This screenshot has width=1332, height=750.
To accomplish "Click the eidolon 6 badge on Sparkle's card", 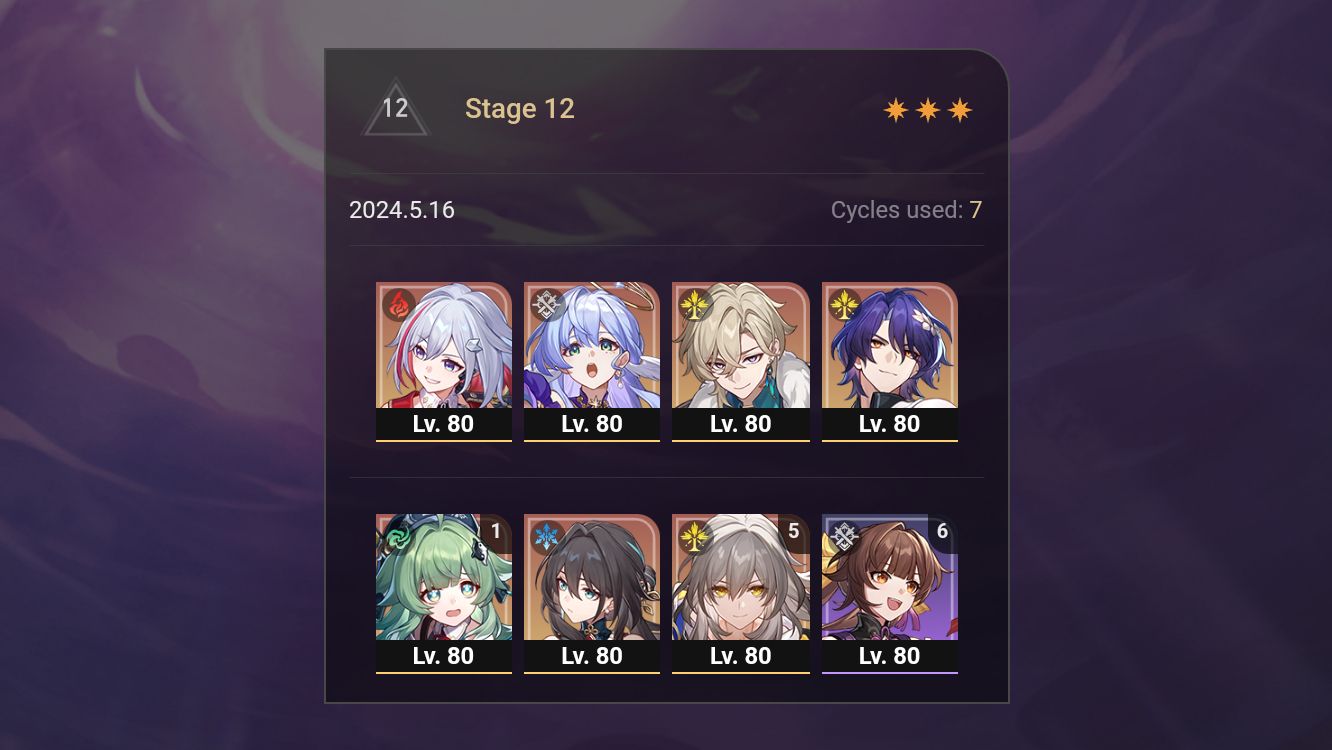I will pos(941,532).
